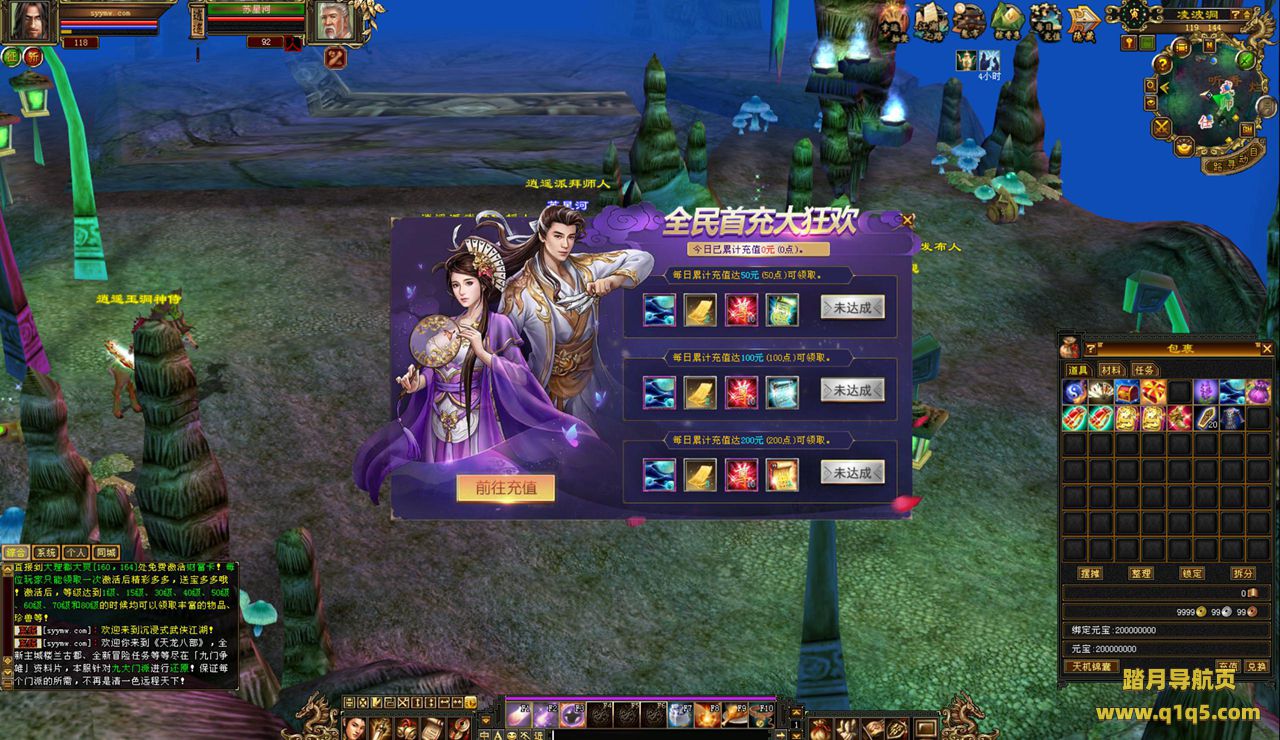Click the 兑换 exchange button
Screen dimensions: 1280x740
pos(1256,666)
